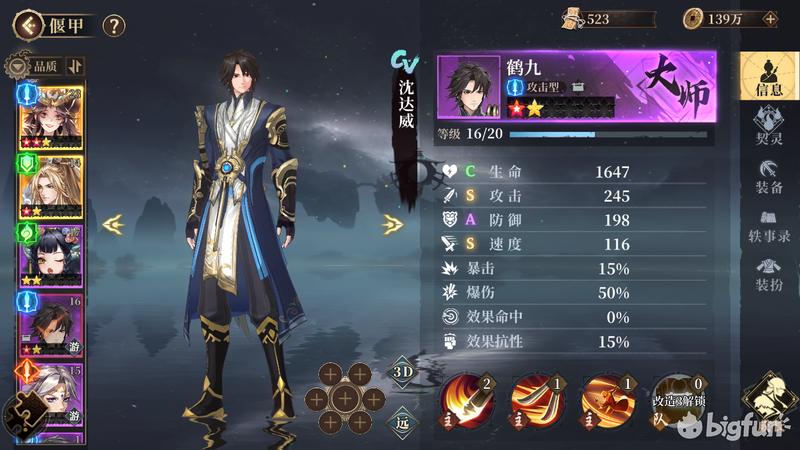Open the 轶事录 anecdotes tab
The width and height of the screenshot is (800, 450).
point(768,226)
